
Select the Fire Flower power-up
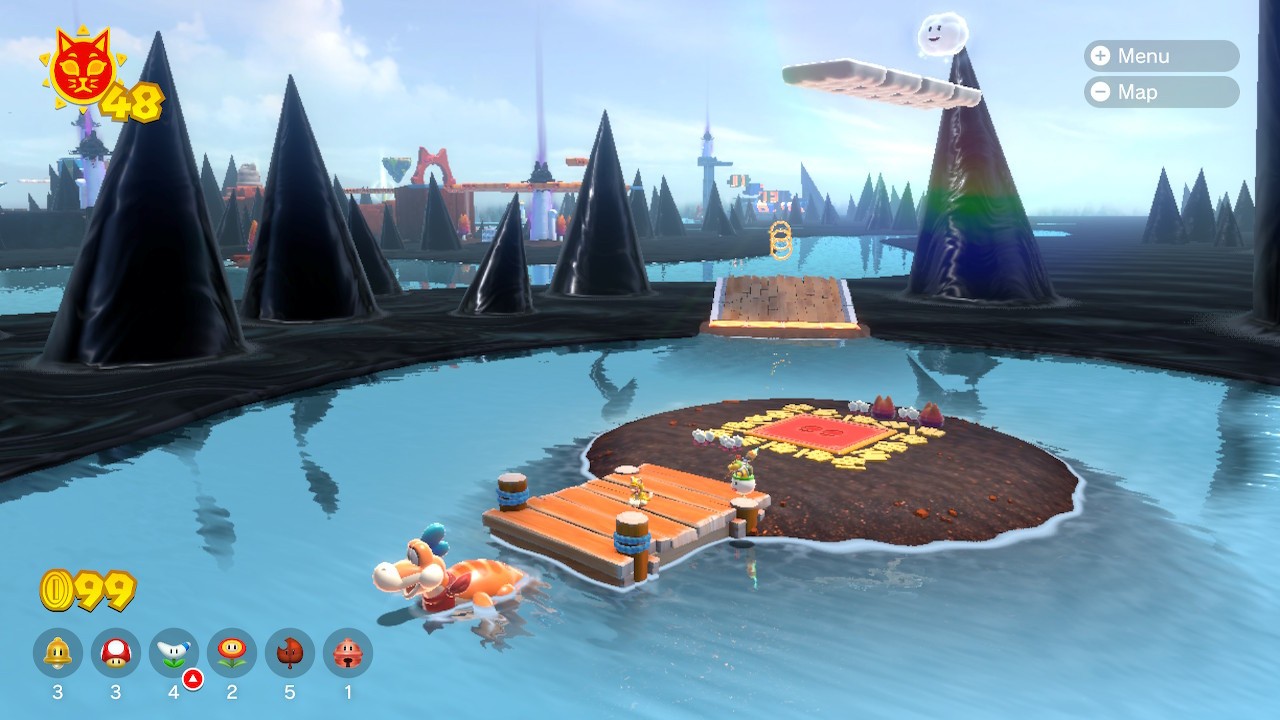point(232,653)
